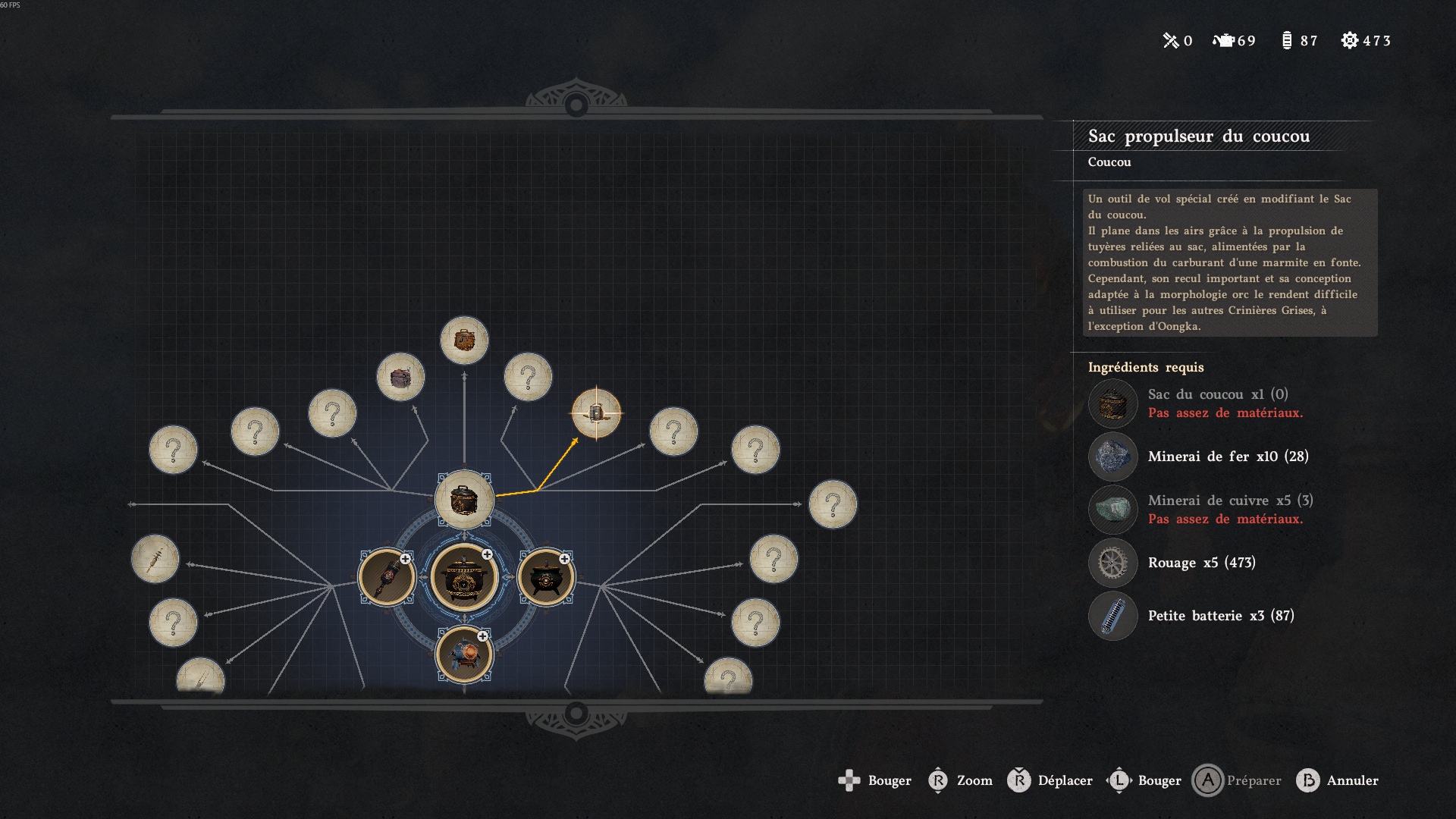Select the three-legged black cauldron node
The width and height of the screenshot is (1456, 819).
(545, 577)
